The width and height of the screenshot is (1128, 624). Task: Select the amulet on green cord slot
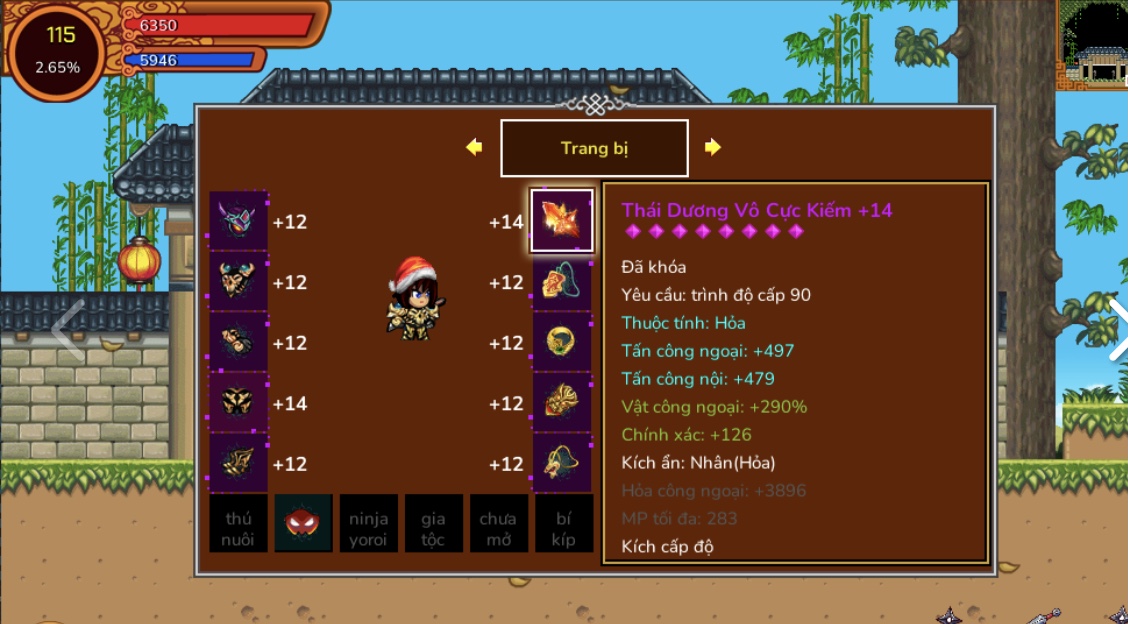click(x=561, y=282)
